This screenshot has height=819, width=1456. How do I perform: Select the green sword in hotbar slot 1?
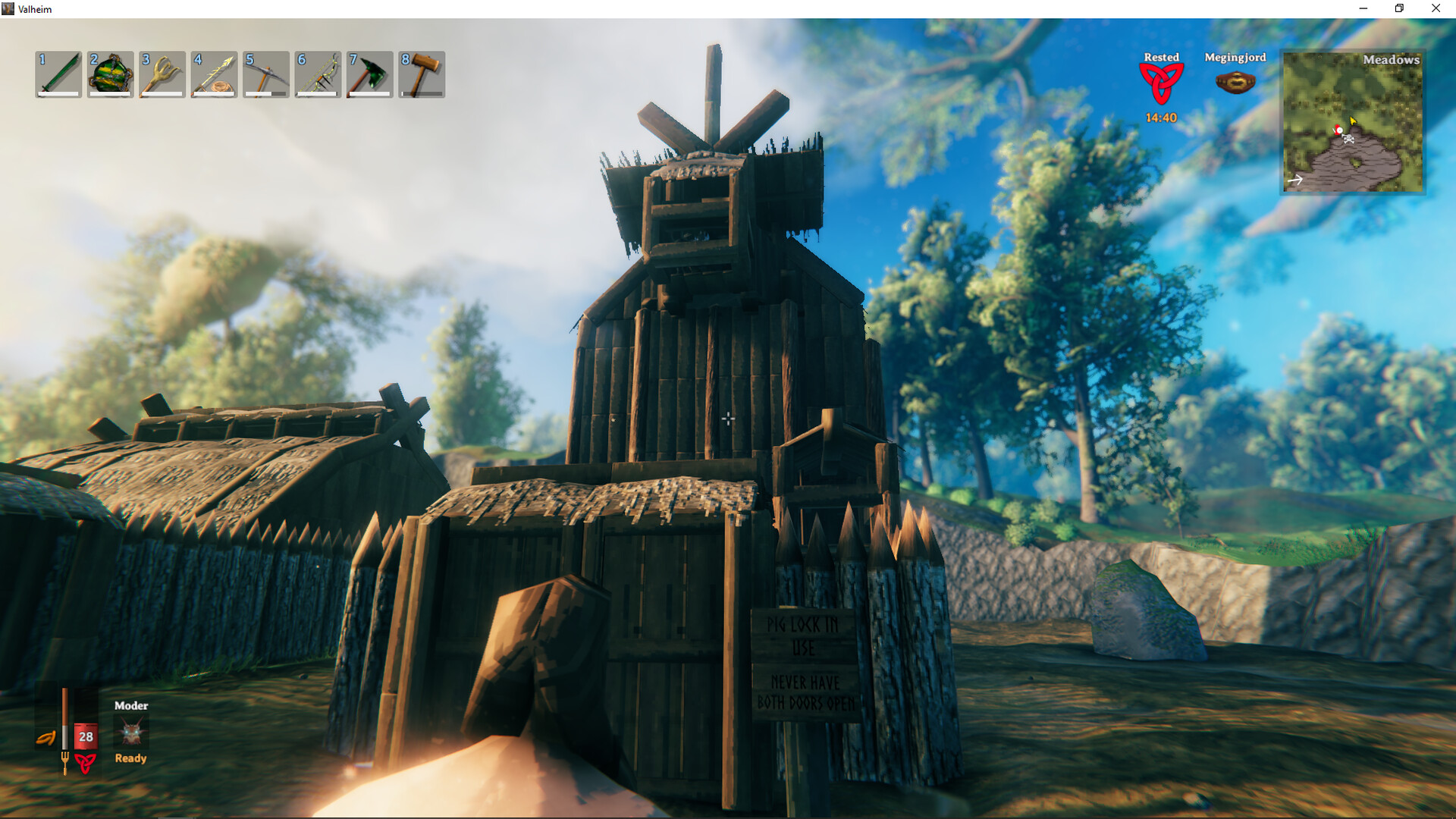coord(58,74)
